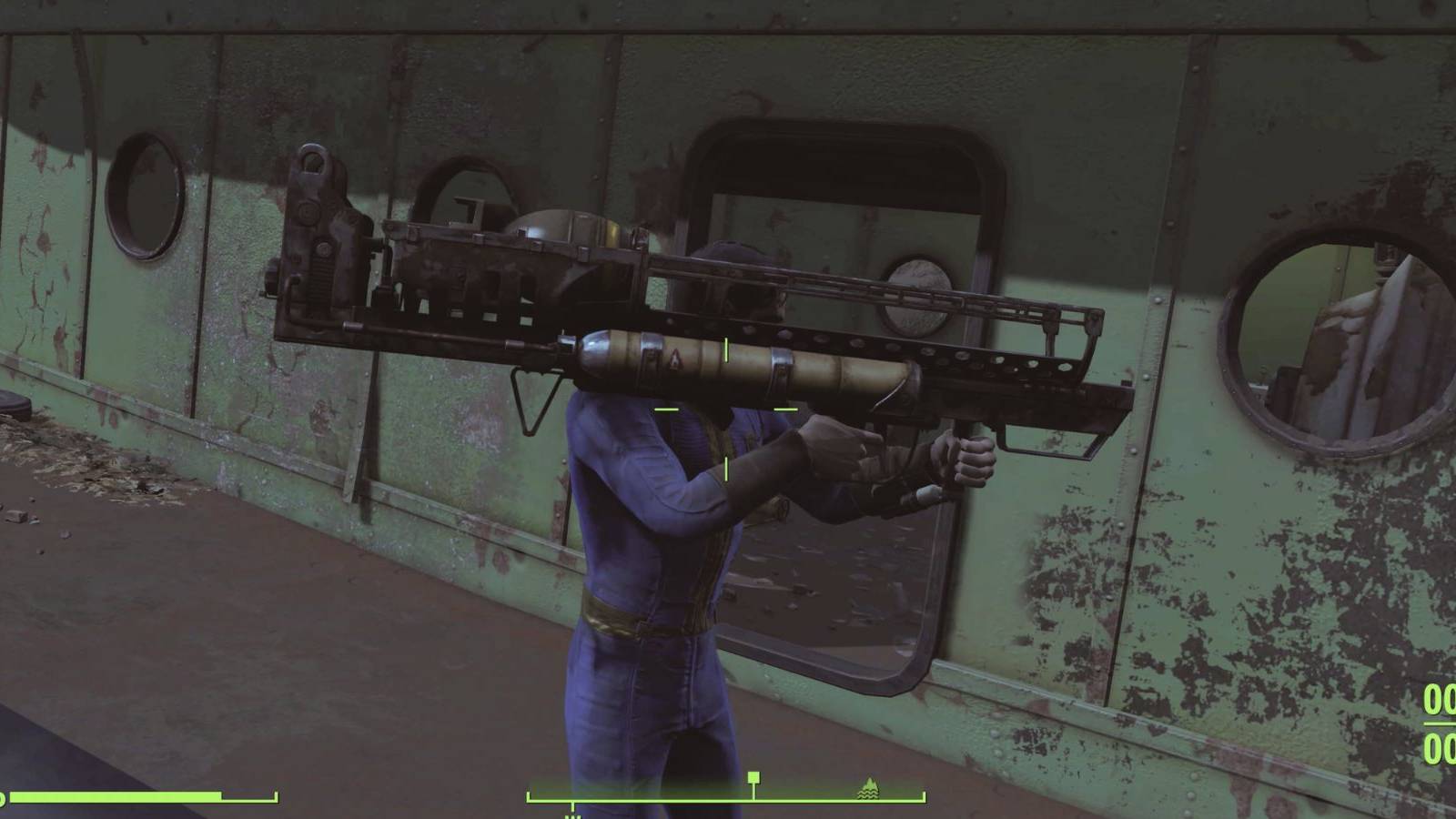The height and width of the screenshot is (819, 1456).
Task: Click the left compass end bracket
Action: [x=529, y=795]
